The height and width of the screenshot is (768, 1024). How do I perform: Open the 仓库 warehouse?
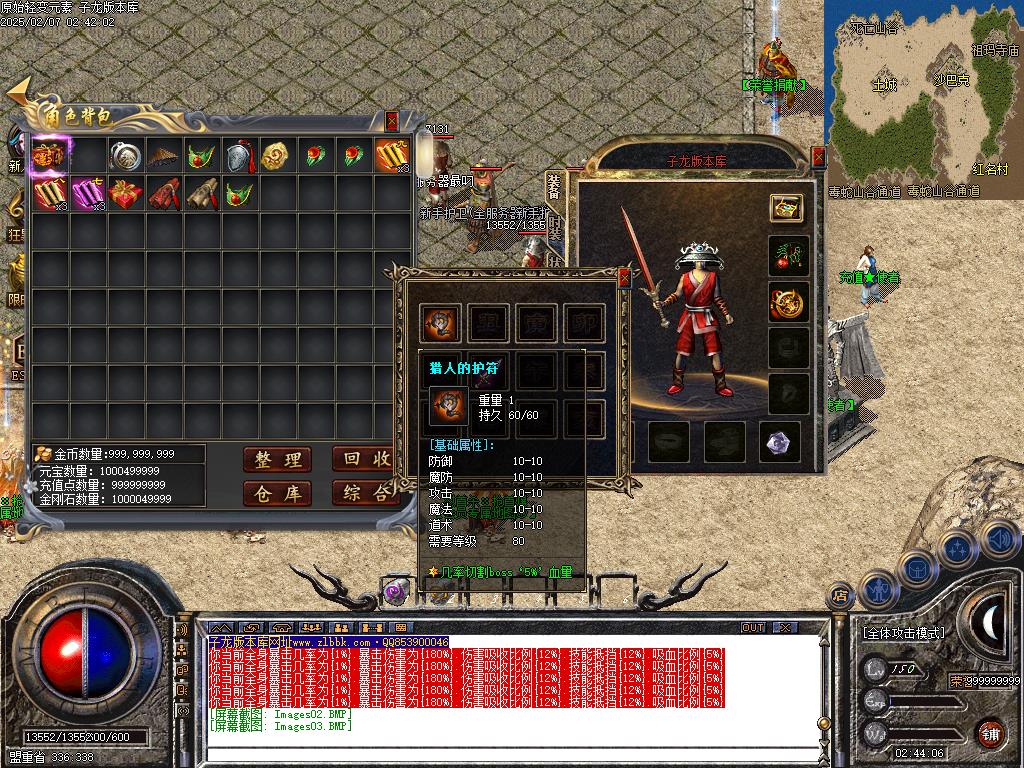(x=277, y=493)
